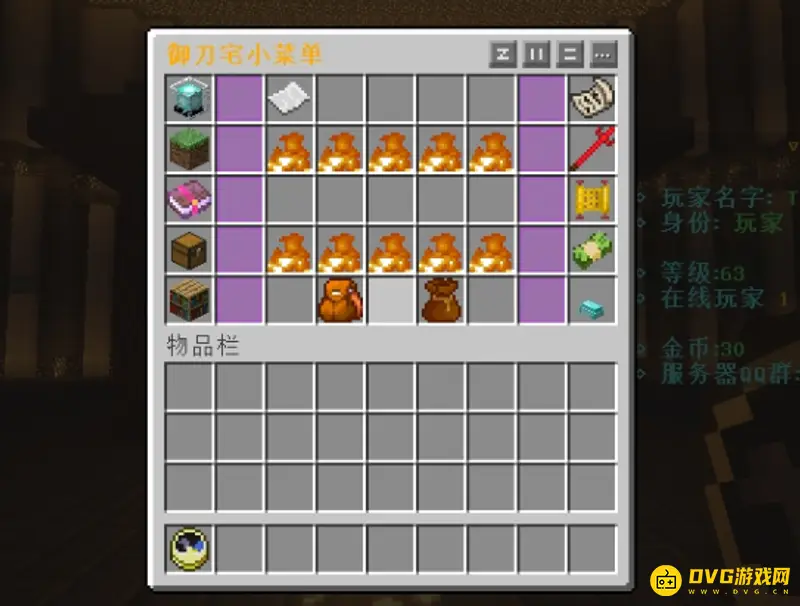Click the brown tied sack icon
The width and height of the screenshot is (800, 606).
(440, 300)
